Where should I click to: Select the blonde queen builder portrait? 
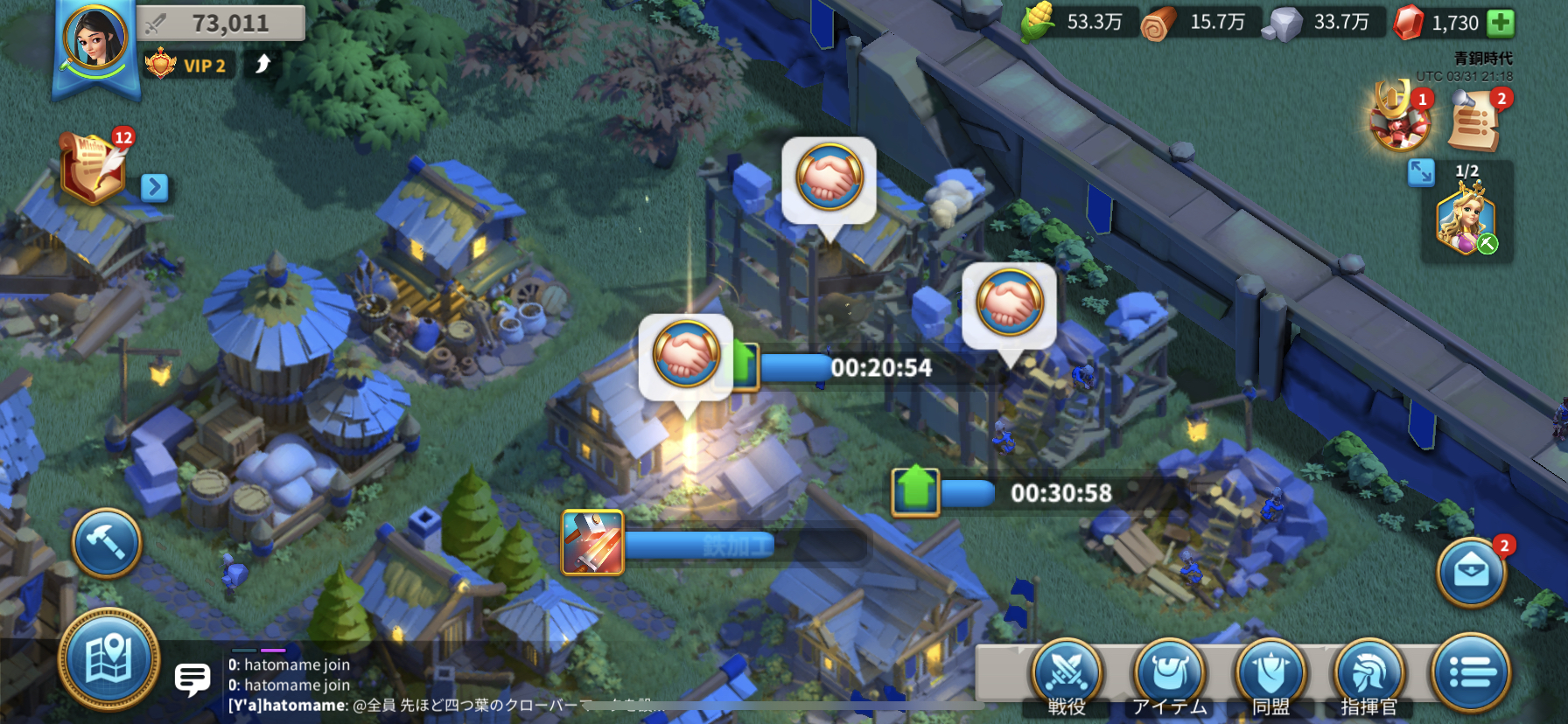tap(1466, 220)
